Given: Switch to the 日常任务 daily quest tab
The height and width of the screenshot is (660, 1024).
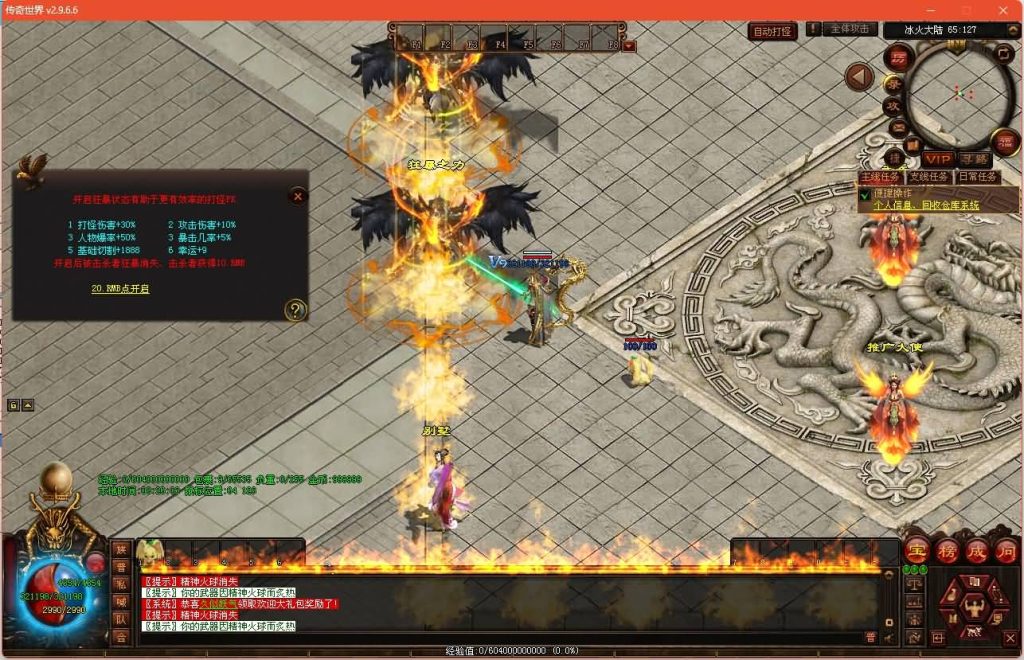Looking at the screenshot, I should pyautogui.click(x=977, y=177).
